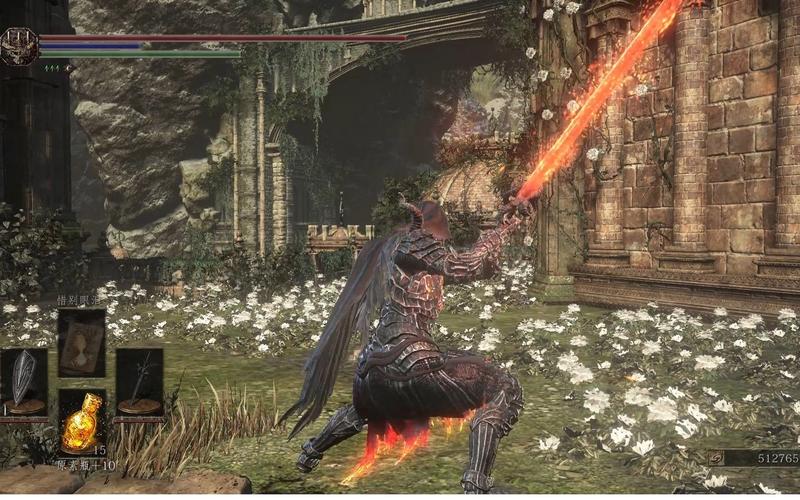
Task: Select the shield in the left-hand slot
Action: [23, 381]
